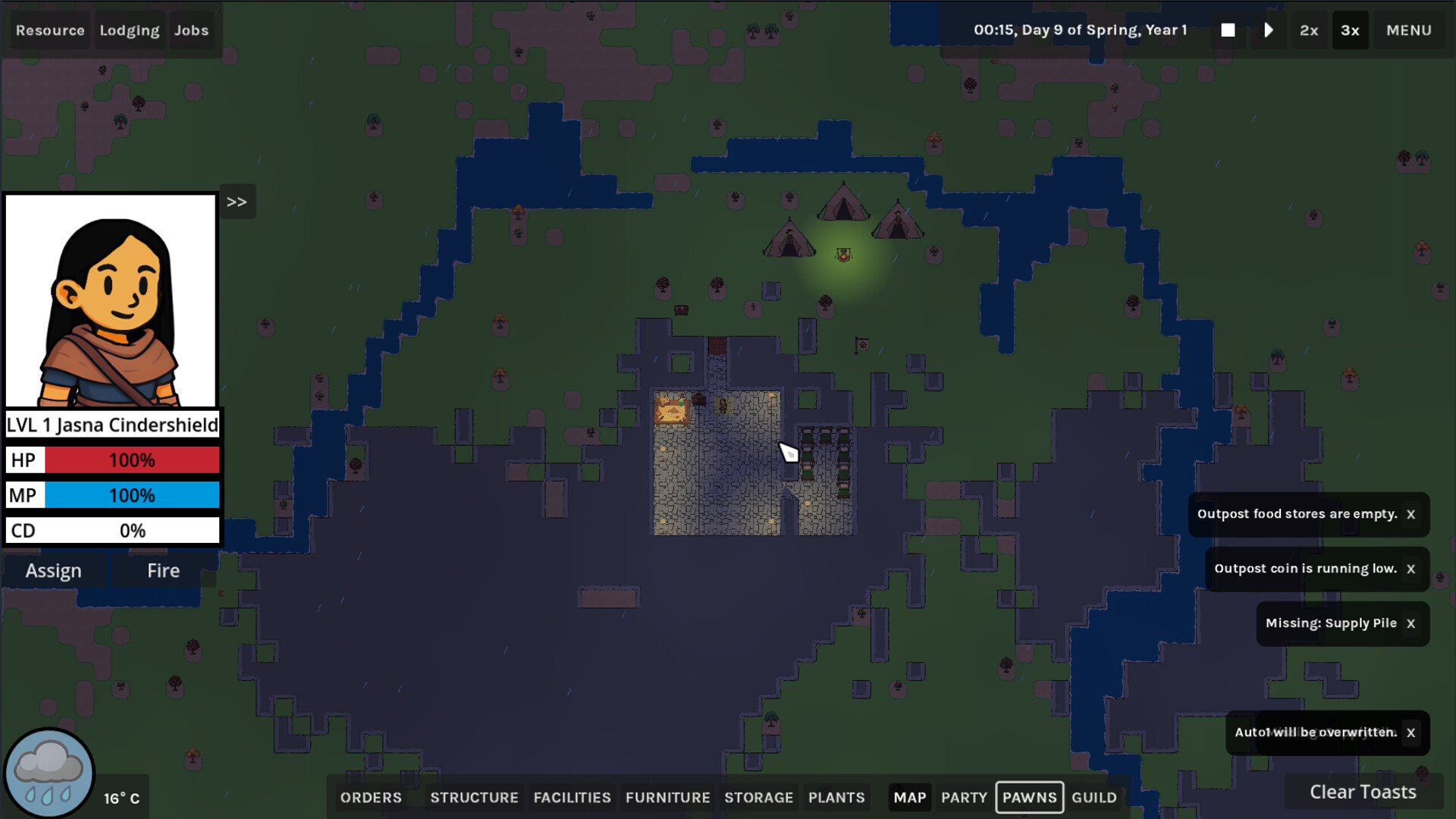Image resolution: width=1456 pixels, height=819 pixels.
Task: Open the Resource menu
Action: pos(50,30)
